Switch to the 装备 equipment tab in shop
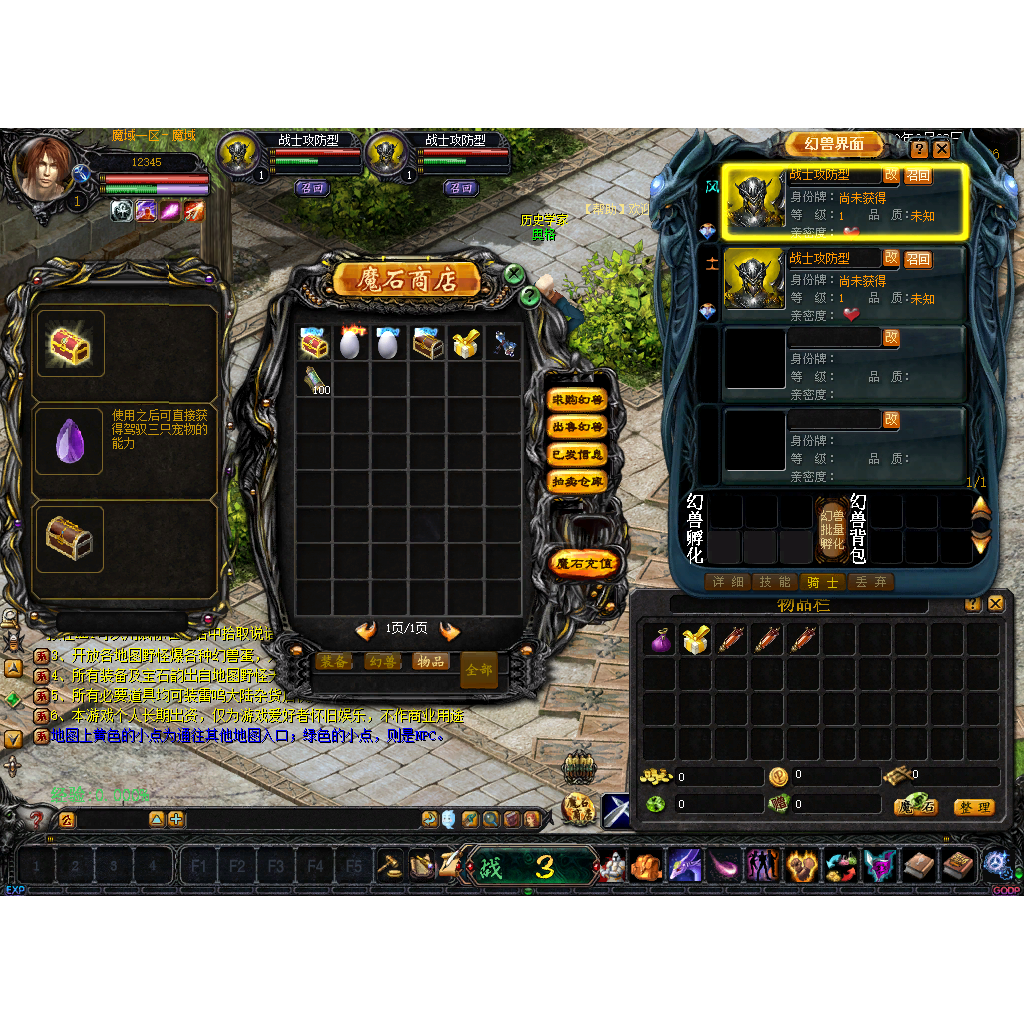Screen dimensions: 1024x1024 tap(334, 661)
